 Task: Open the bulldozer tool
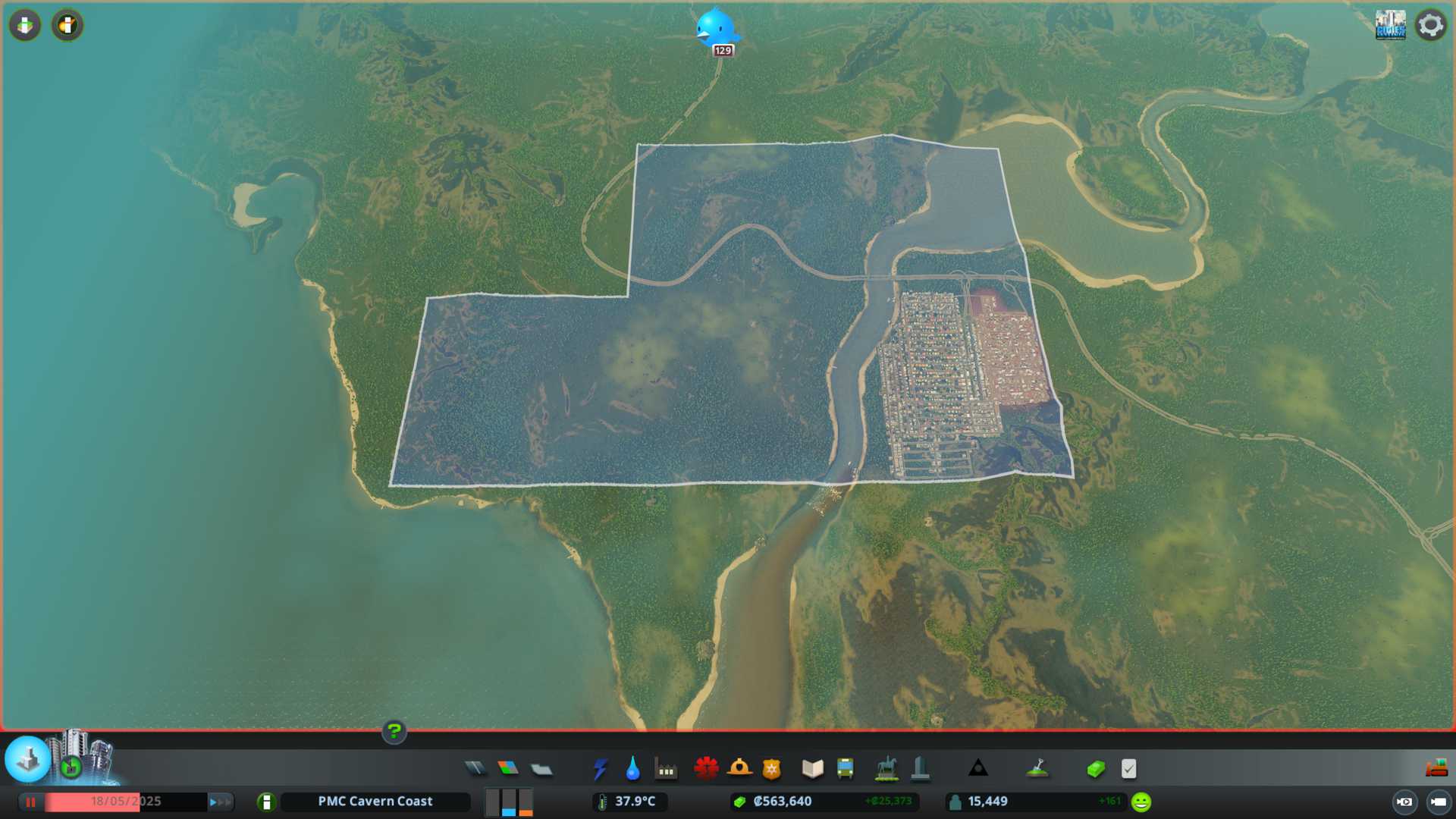pos(1436,769)
